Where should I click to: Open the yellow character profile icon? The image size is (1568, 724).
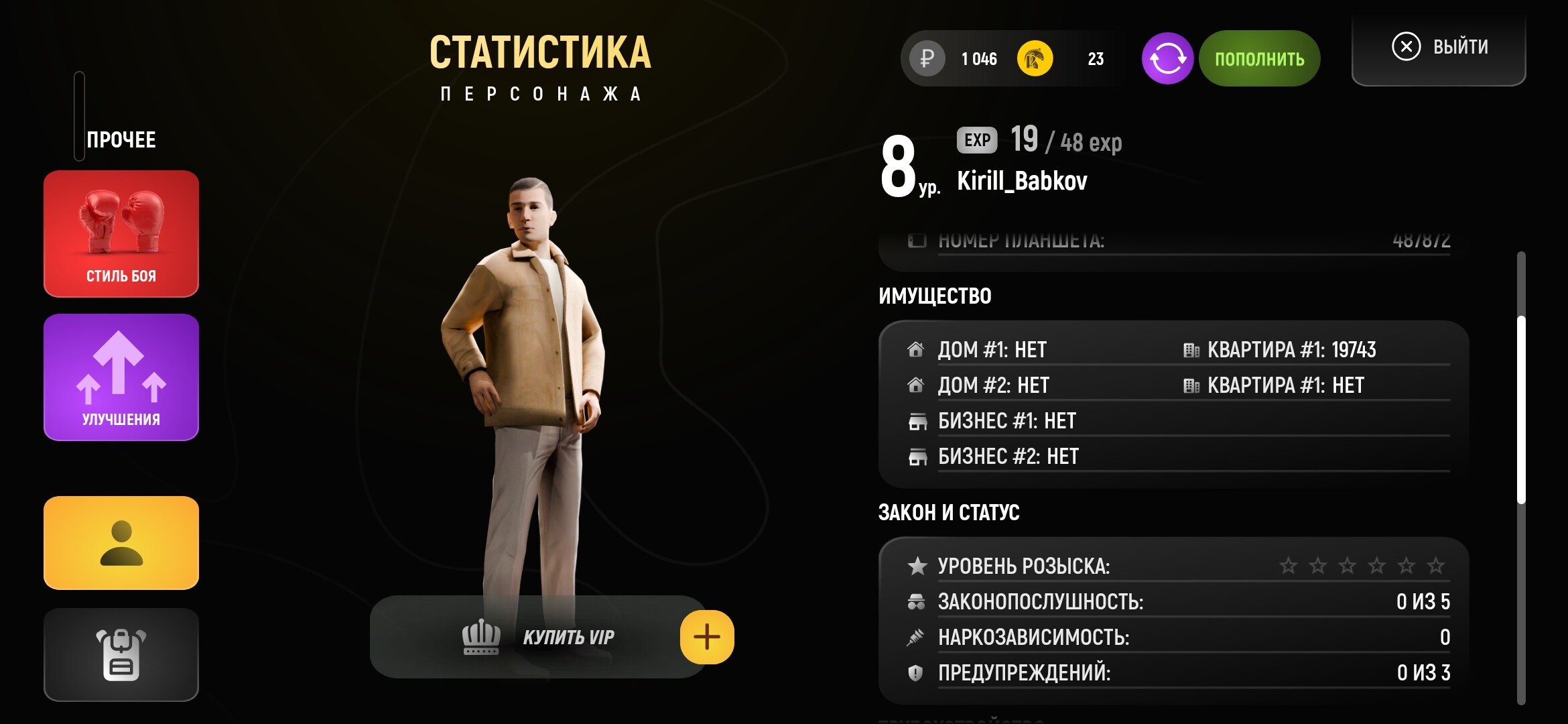click(x=121, y=543)
